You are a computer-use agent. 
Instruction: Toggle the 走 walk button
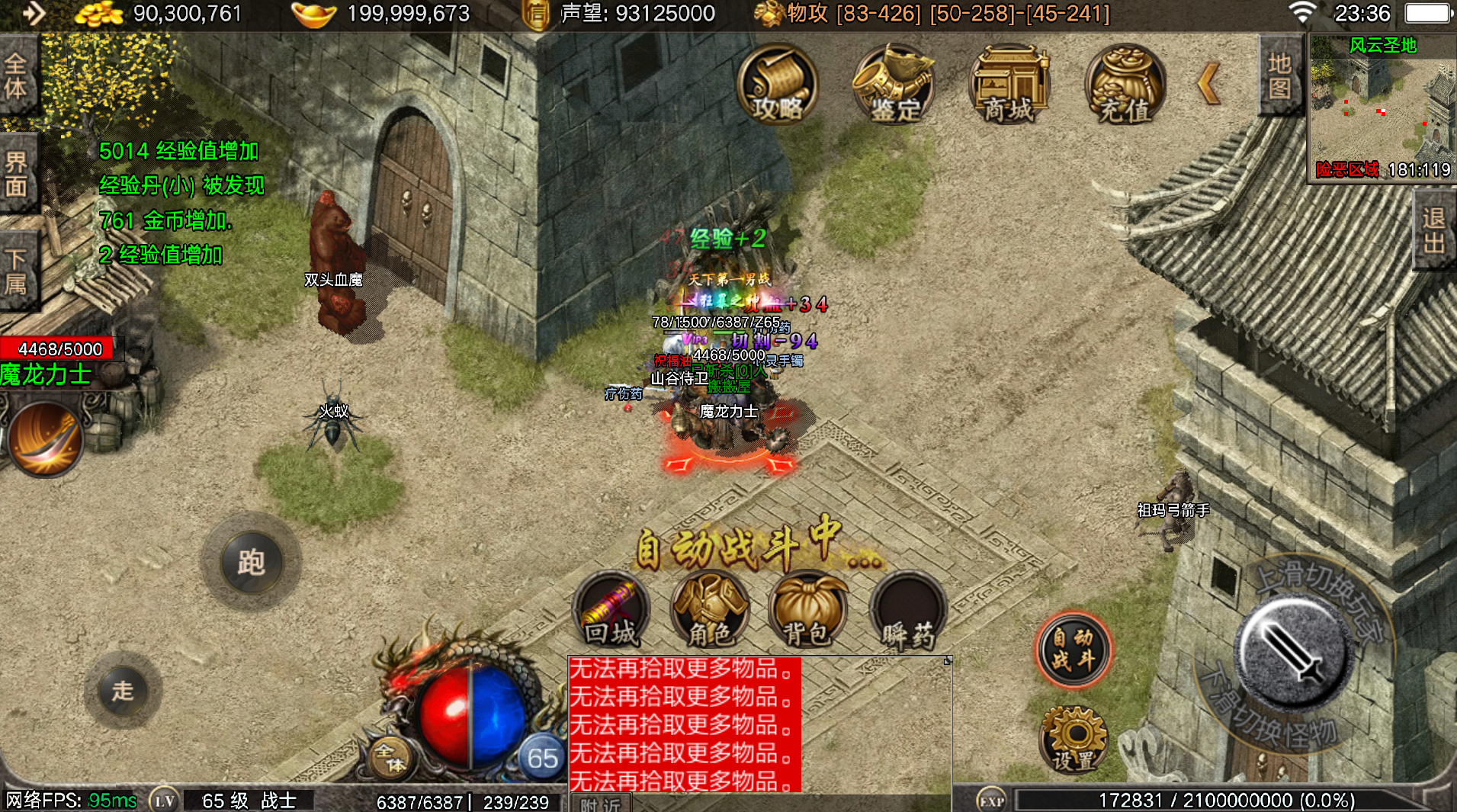(123, 691)
